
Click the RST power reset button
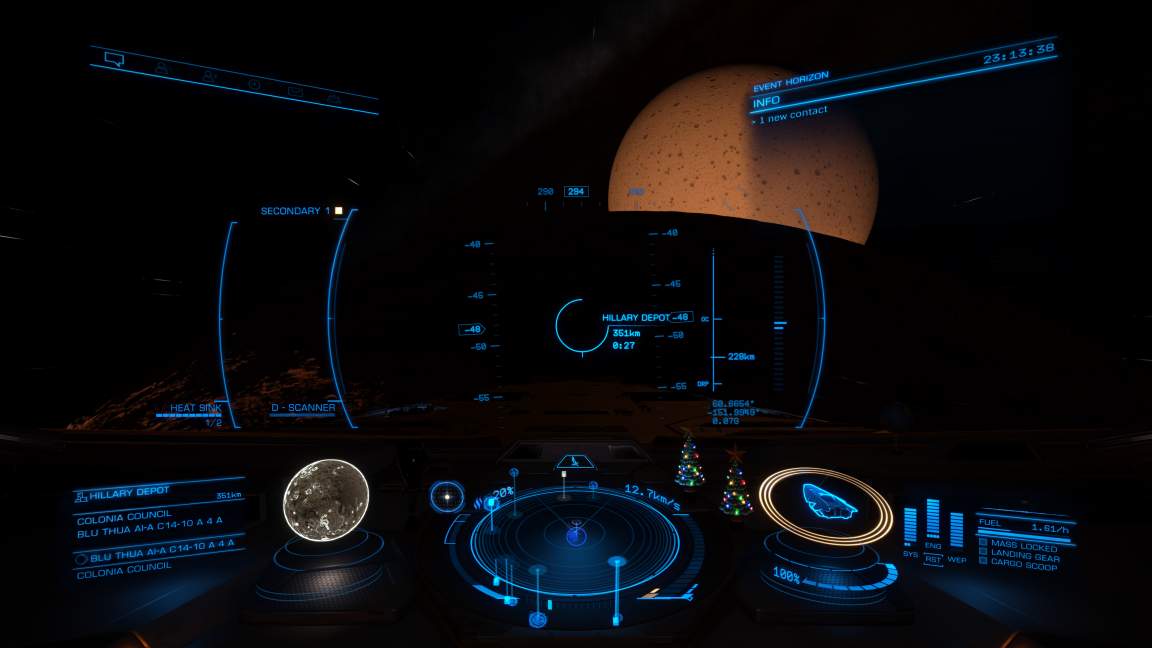933,559
